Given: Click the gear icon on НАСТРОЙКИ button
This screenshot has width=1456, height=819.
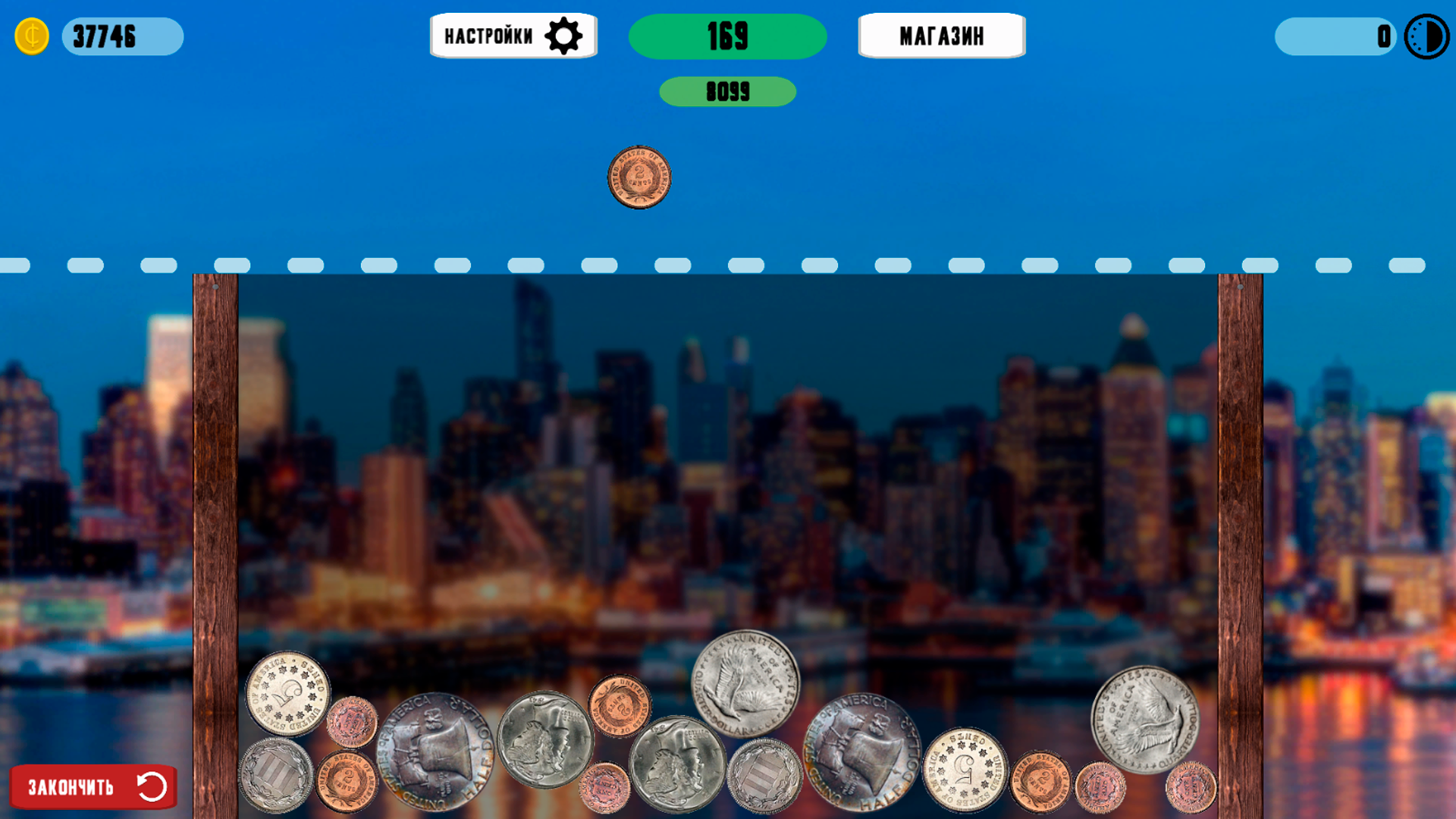Looking at the screenshot, I should click(565, 35).
